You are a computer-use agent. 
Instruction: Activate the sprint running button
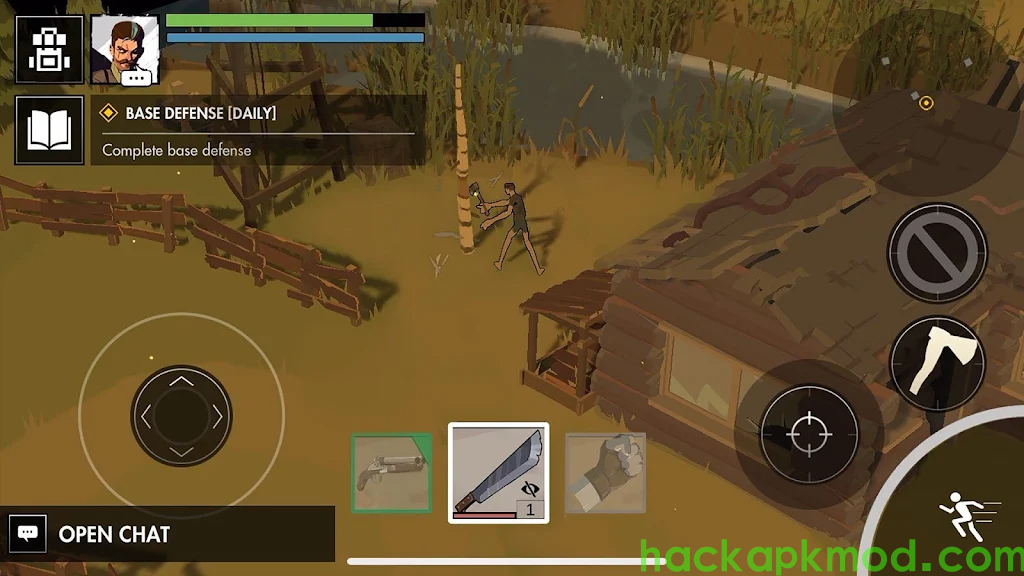[x=964, y=518]
